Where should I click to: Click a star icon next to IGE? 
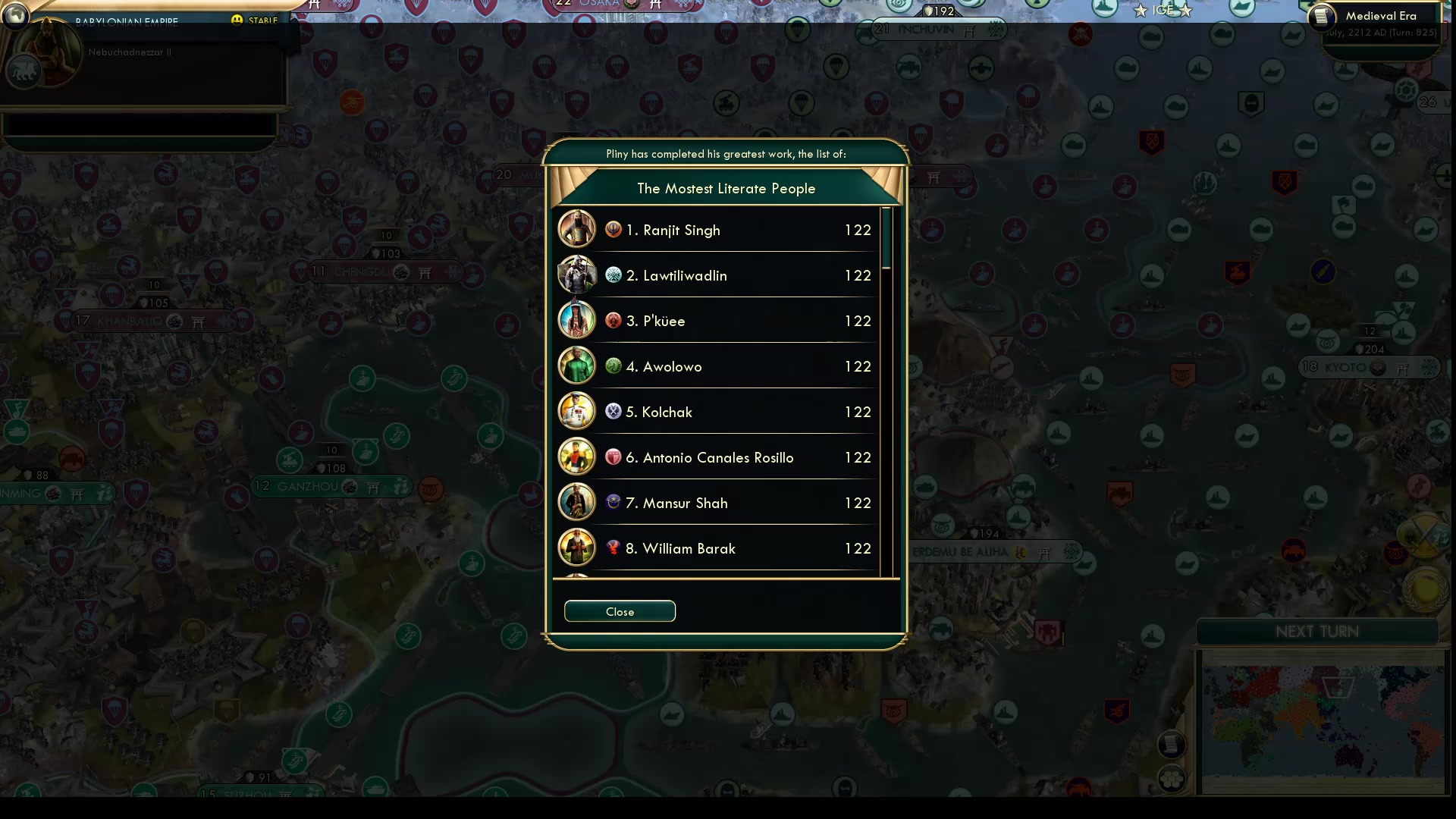tap(1140, 11)
